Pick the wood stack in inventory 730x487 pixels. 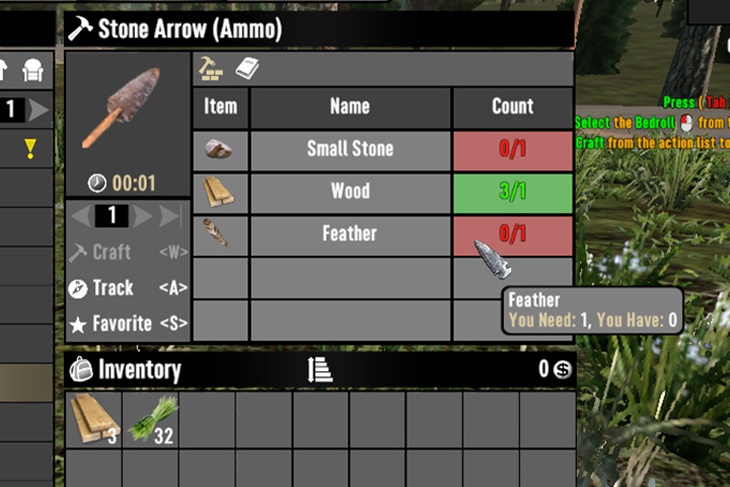tap(95, 418)
